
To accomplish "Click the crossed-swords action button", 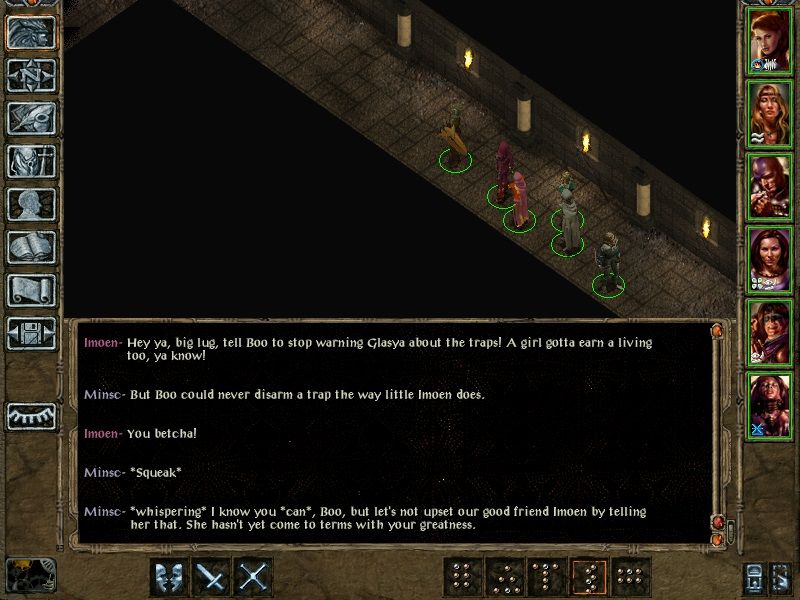I will pos(254,577).
